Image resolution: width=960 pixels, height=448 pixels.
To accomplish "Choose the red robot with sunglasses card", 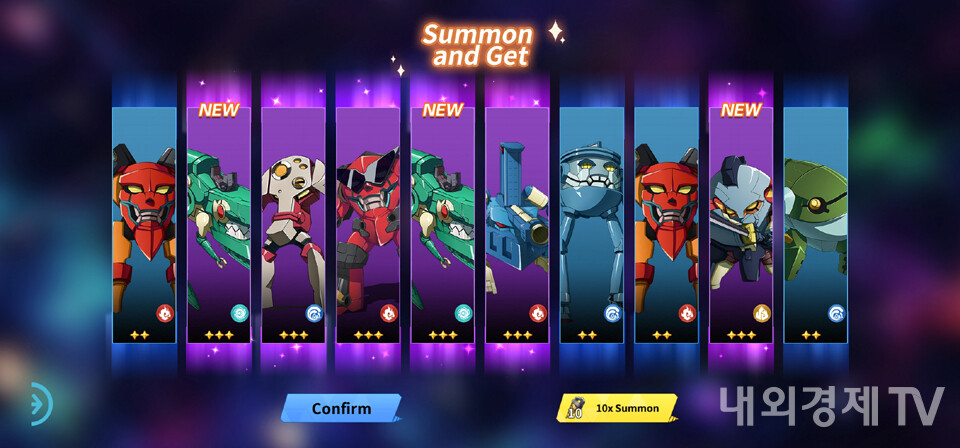I will (367, 225).
